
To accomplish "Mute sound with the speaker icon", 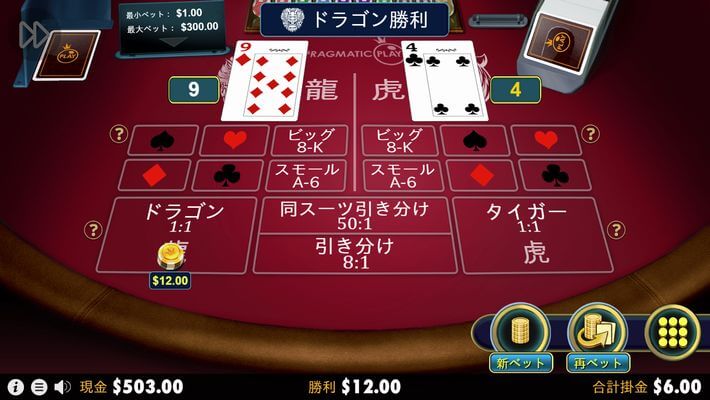I will pyautogui.click(x=62, y=386).
